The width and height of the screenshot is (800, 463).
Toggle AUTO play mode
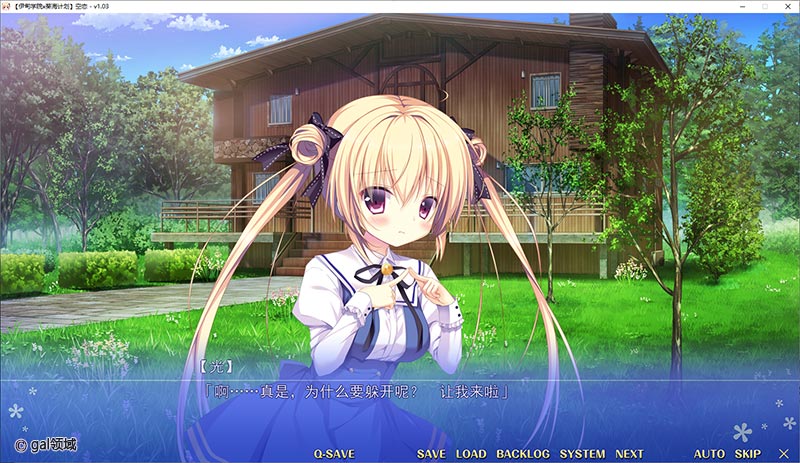pos(709,454)
